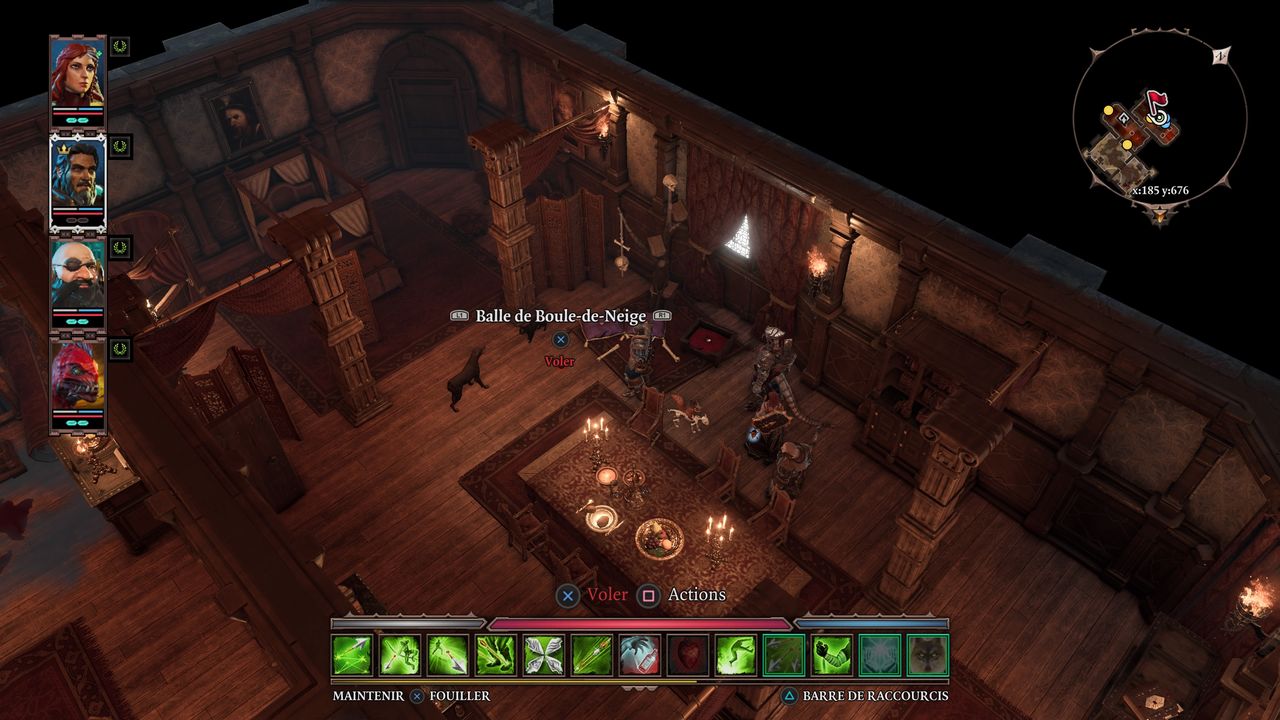Activate the hand-and-potion bottle skill

640,655
